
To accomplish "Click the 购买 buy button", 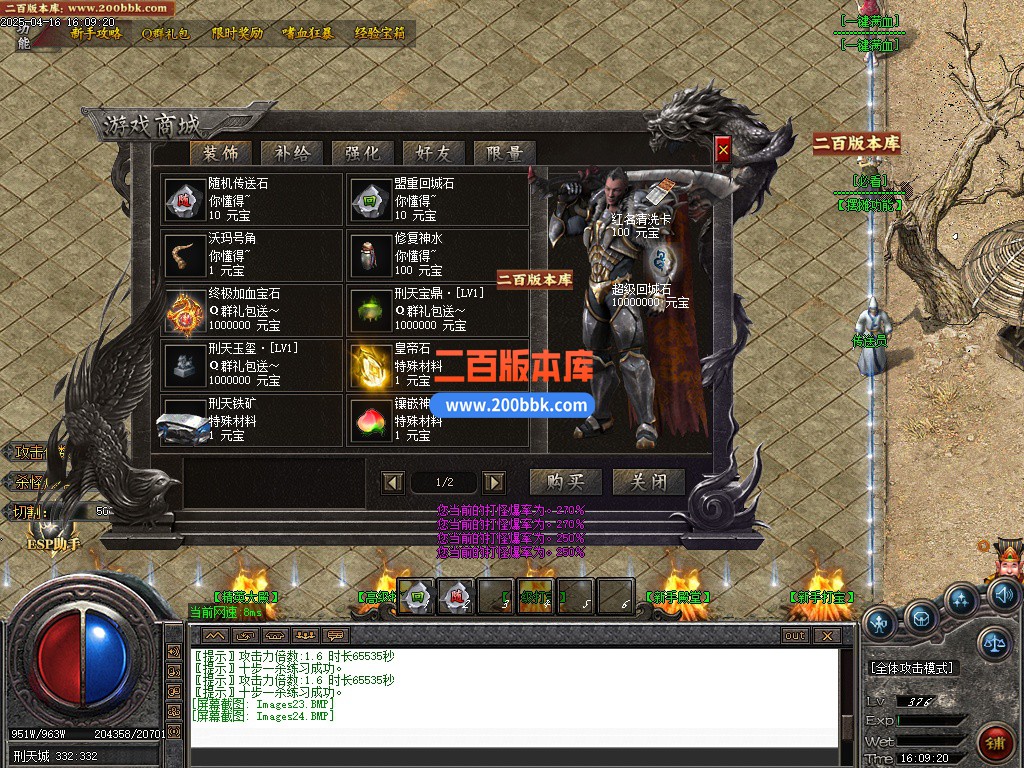I will (x=565, y=482).
